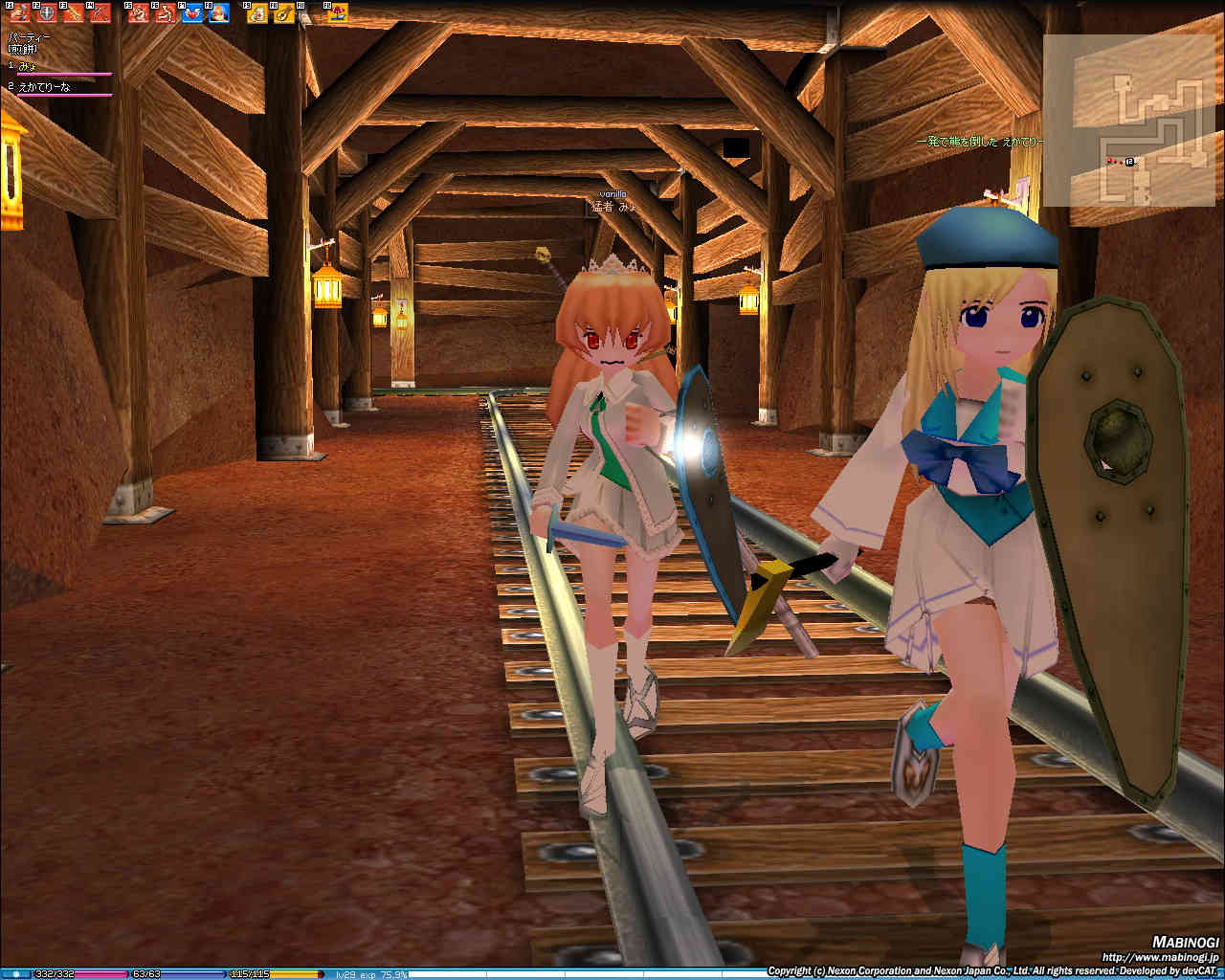
Task: Use the F9 first aid skill
Action: click(x=257, y=13)
